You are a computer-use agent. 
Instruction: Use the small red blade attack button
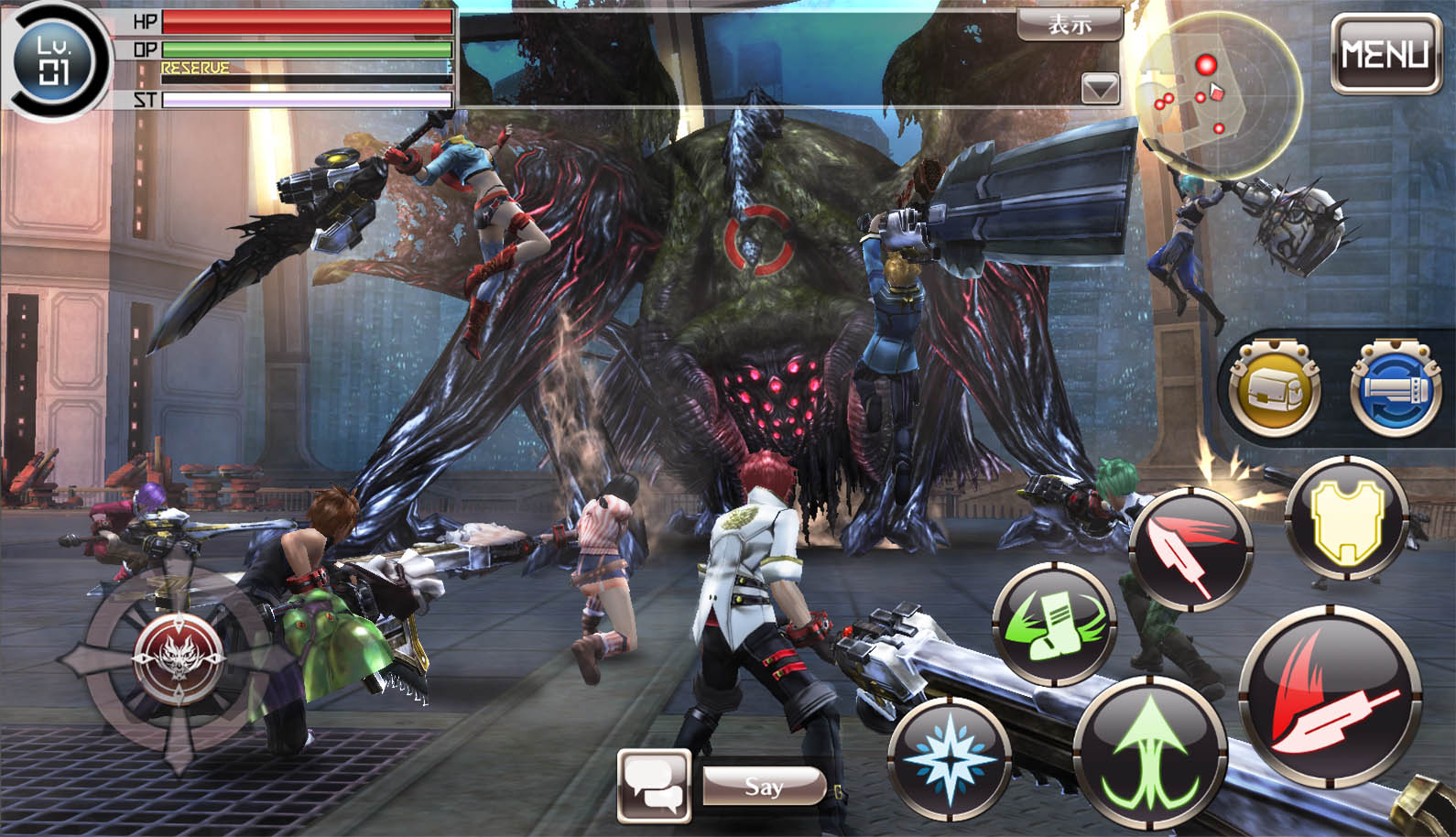[1190, 550]
